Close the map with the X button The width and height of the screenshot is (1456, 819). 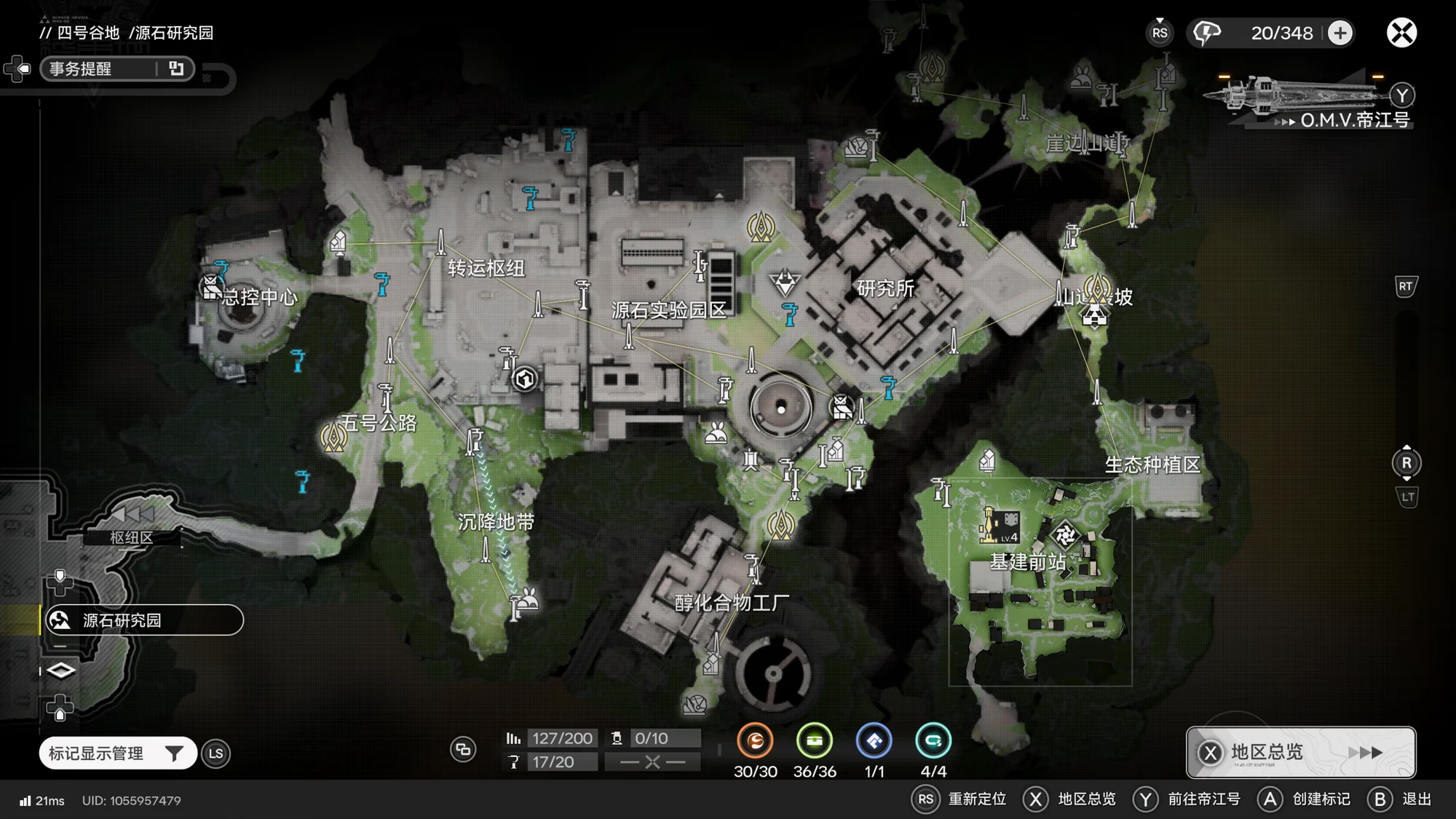(x=1401, y=33)
